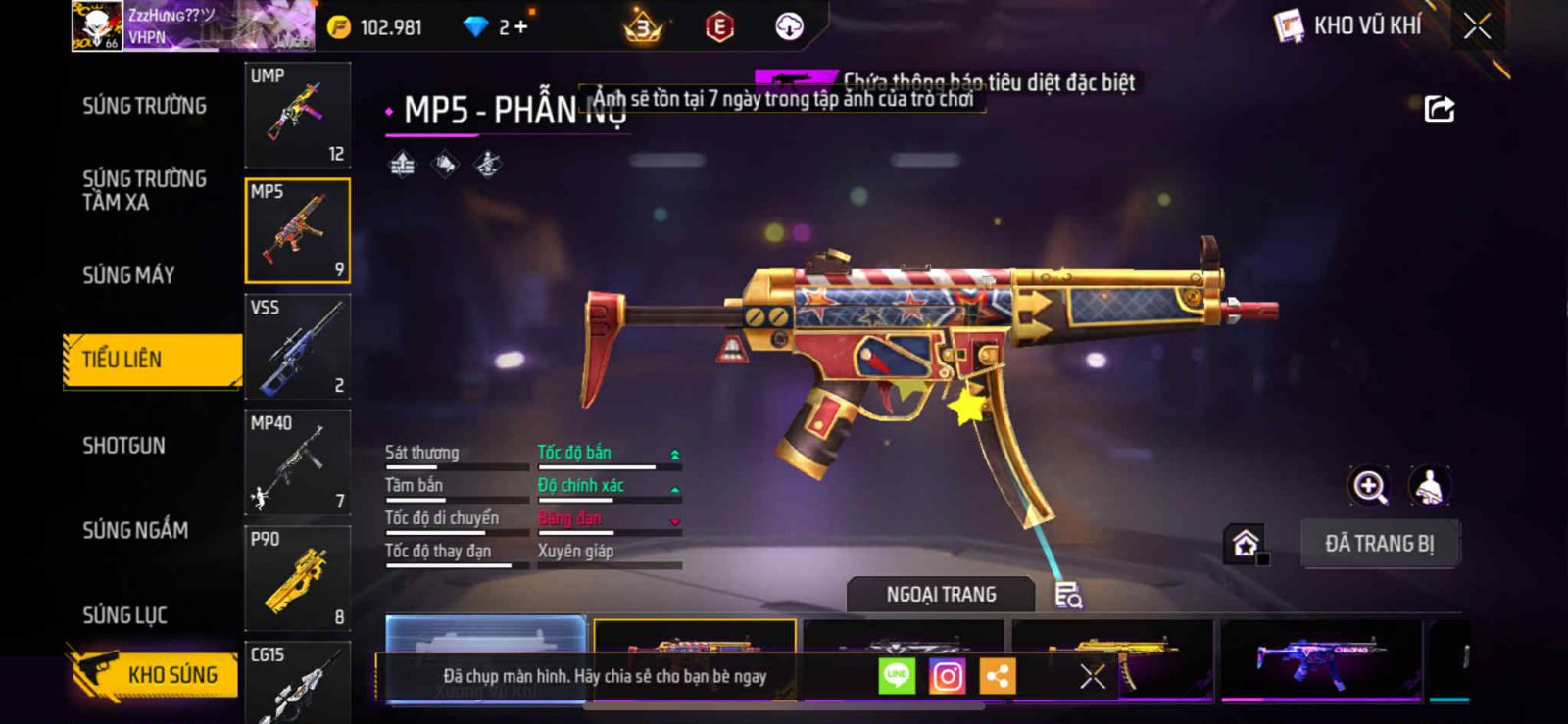Image resolution: width=1568 pixels, height=724 pixels.
Task: Preview weapon on character icon
Action: [1430, 486]
